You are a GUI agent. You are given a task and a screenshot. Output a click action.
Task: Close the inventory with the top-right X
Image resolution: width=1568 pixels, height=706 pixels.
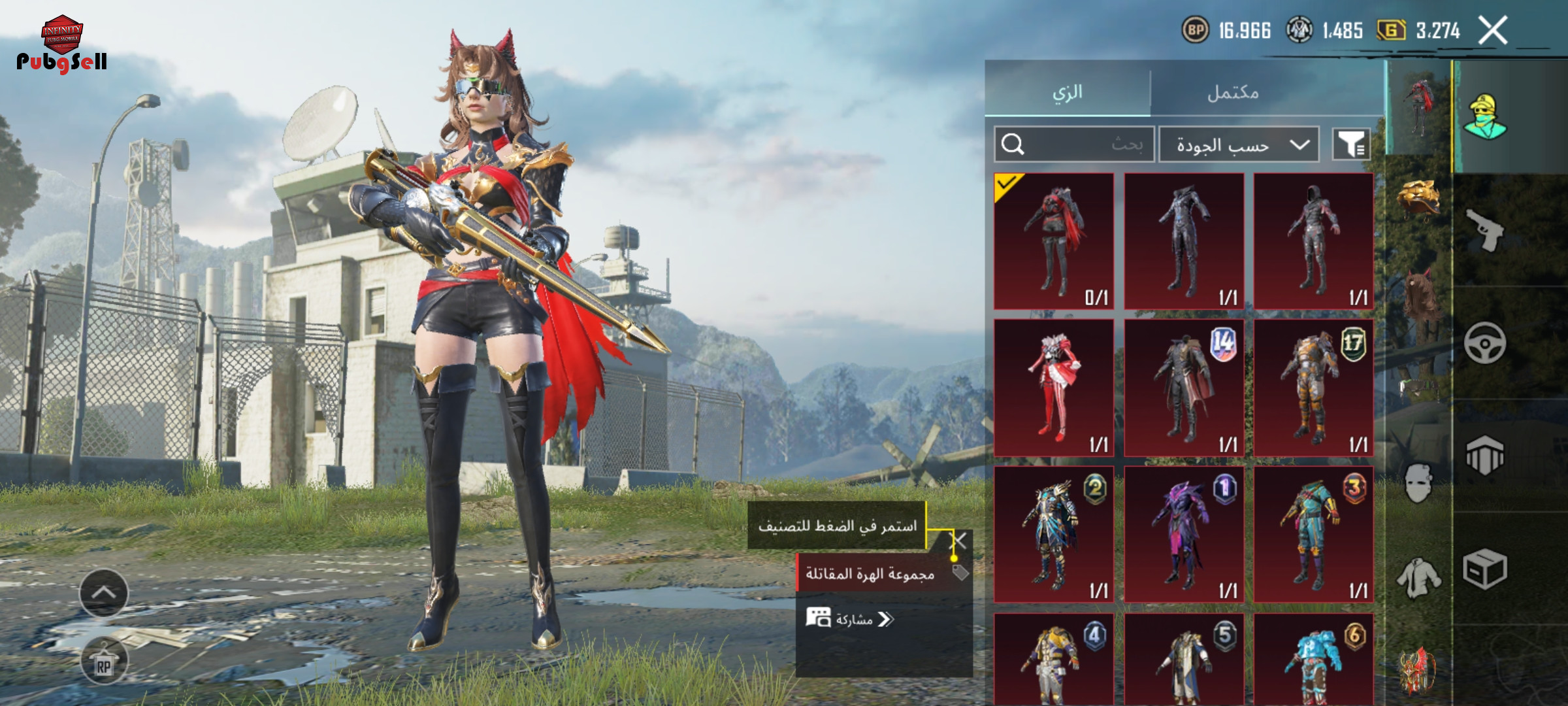tap(1493, 31)
